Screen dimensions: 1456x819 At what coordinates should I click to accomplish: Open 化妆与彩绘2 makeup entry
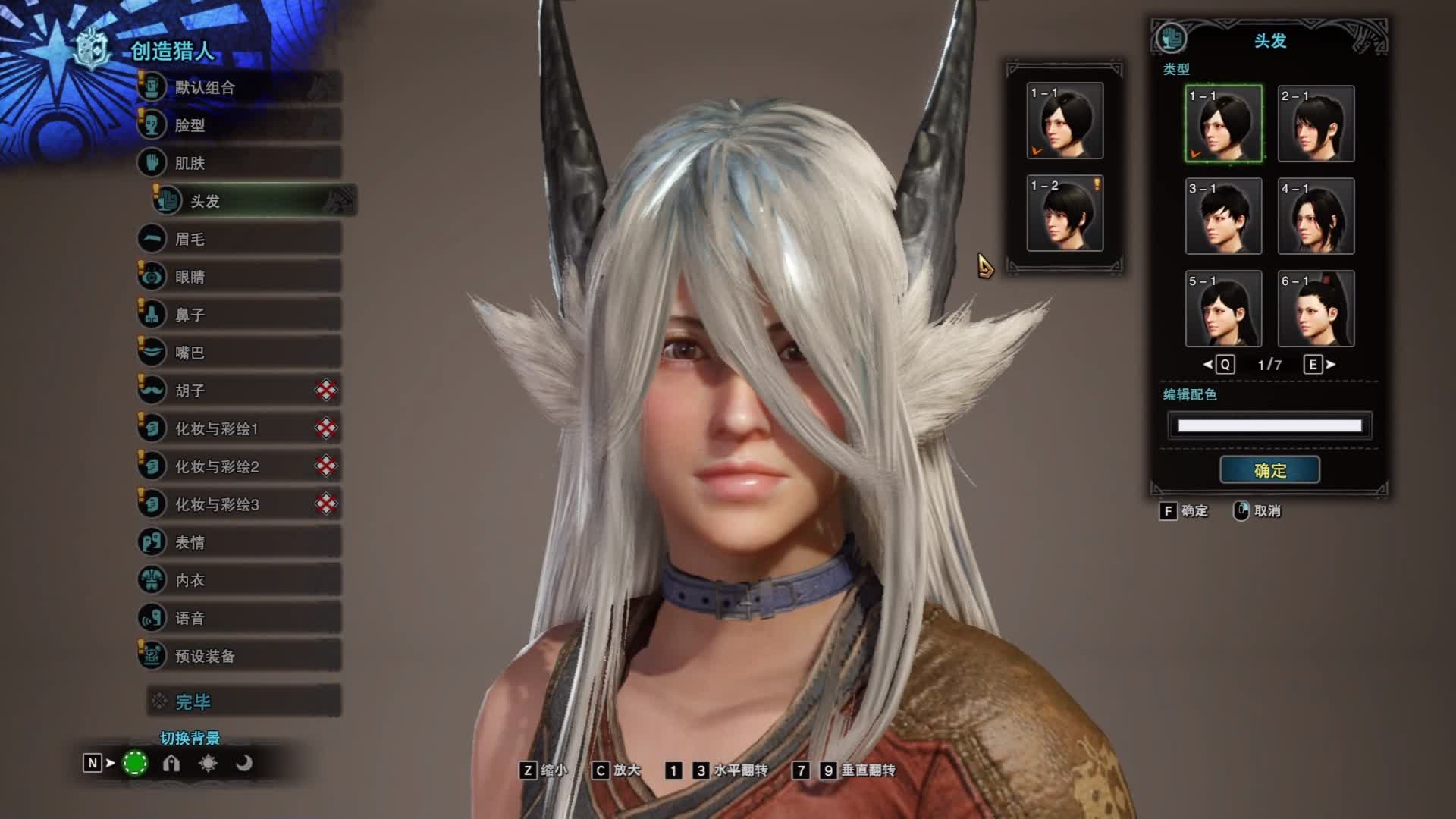[x=239, y=466]
